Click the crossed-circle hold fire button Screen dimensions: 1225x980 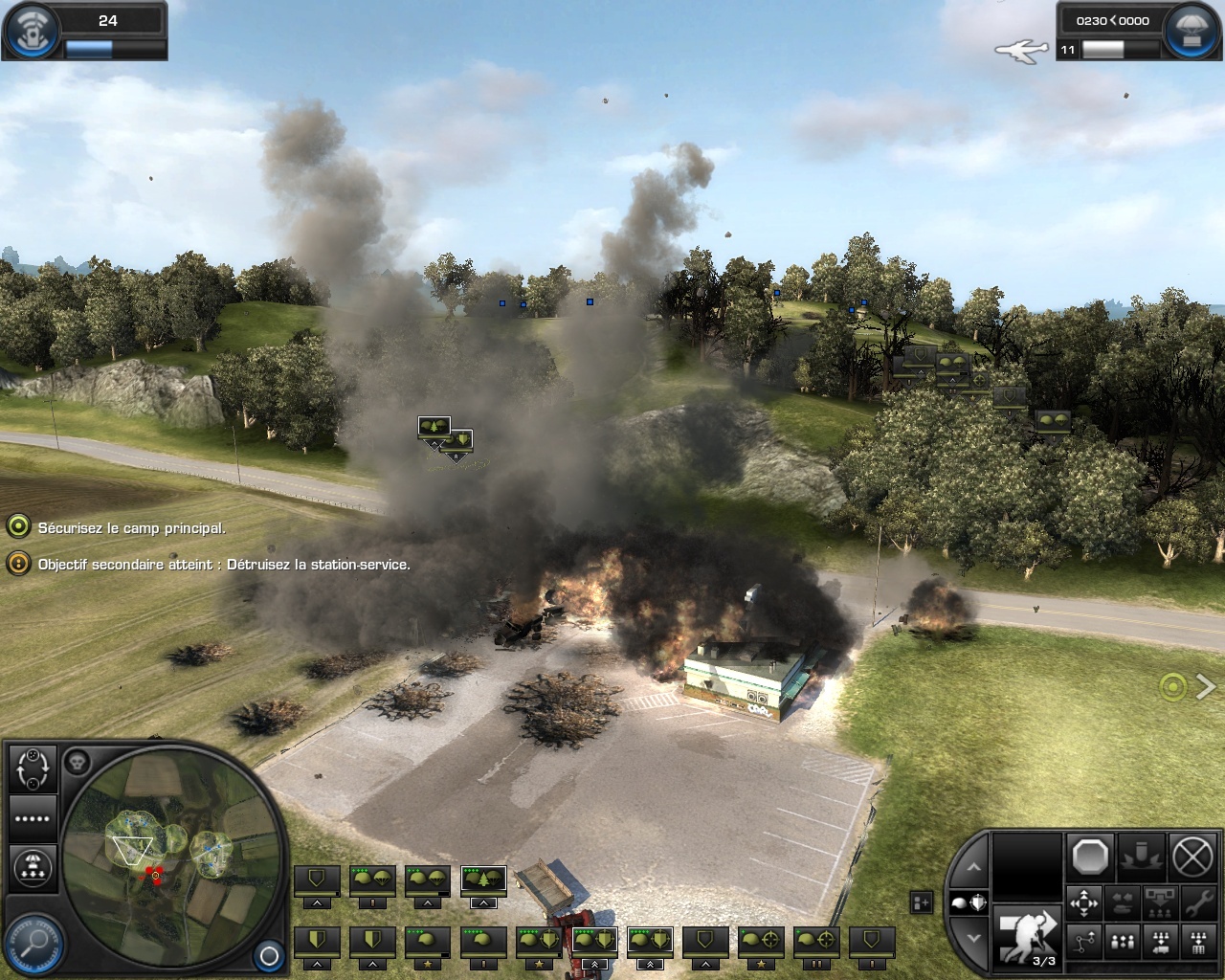click(1192, 857)
